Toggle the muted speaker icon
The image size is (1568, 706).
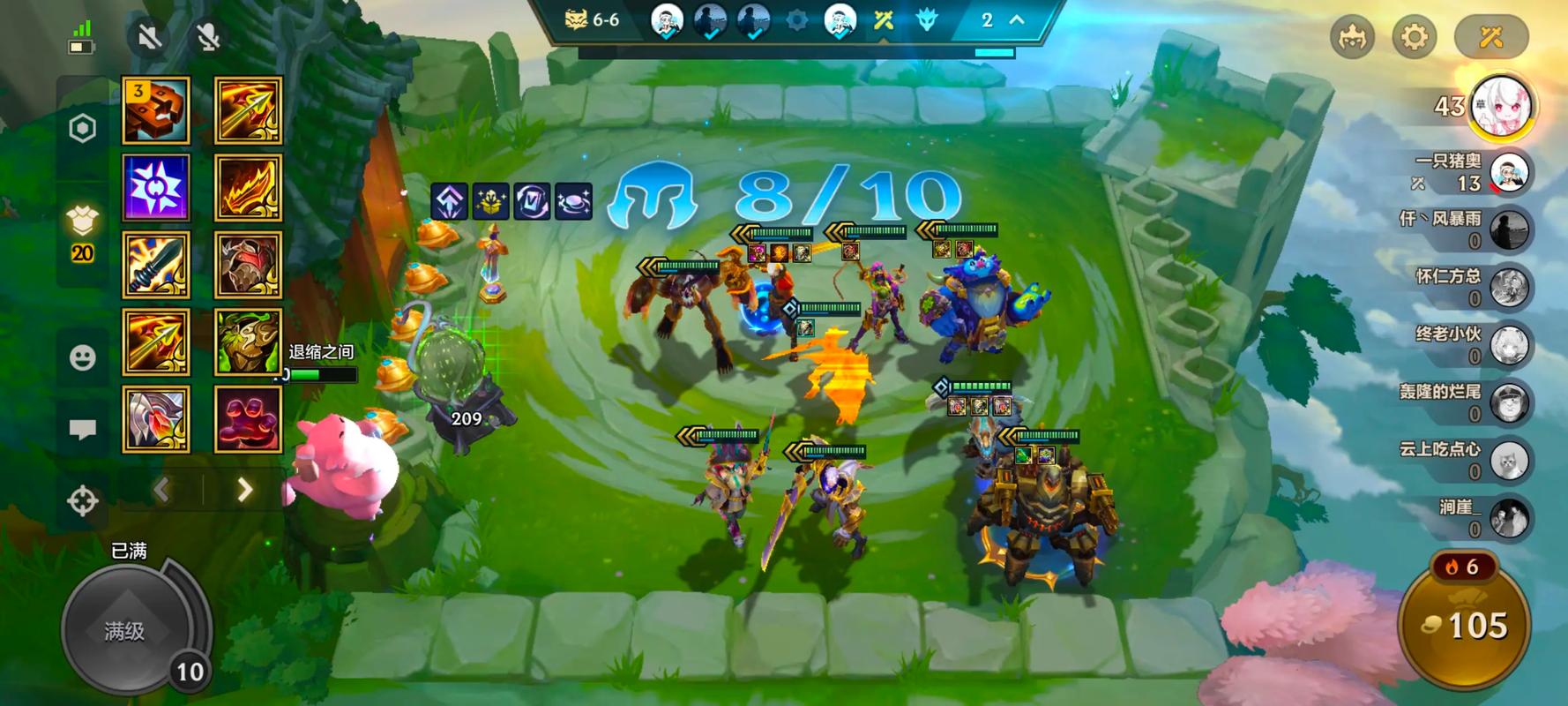click(x=149, y=37)
